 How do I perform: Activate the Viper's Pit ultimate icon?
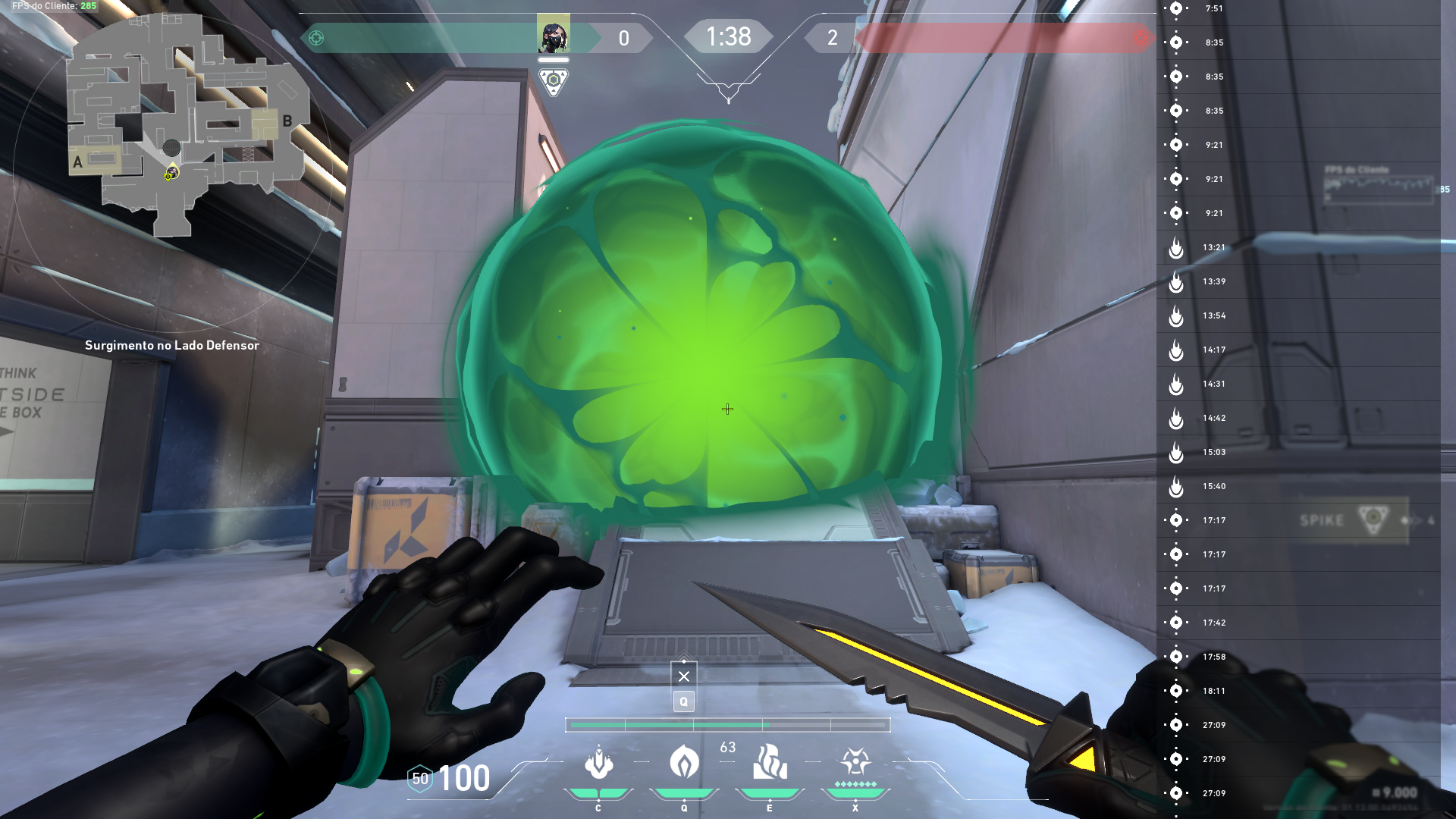coord(854,762)
